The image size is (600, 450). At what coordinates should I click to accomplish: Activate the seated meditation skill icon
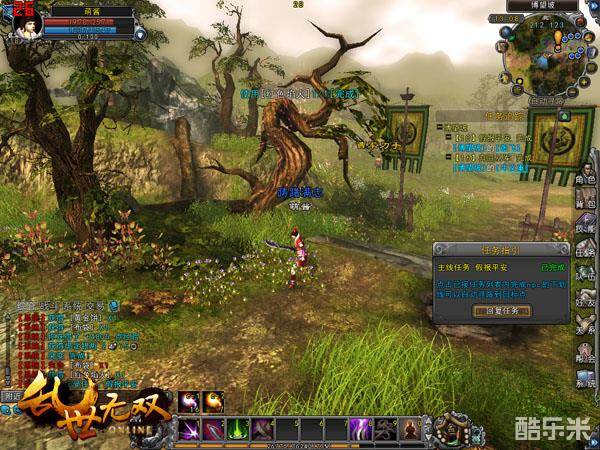tap(410, 430)
